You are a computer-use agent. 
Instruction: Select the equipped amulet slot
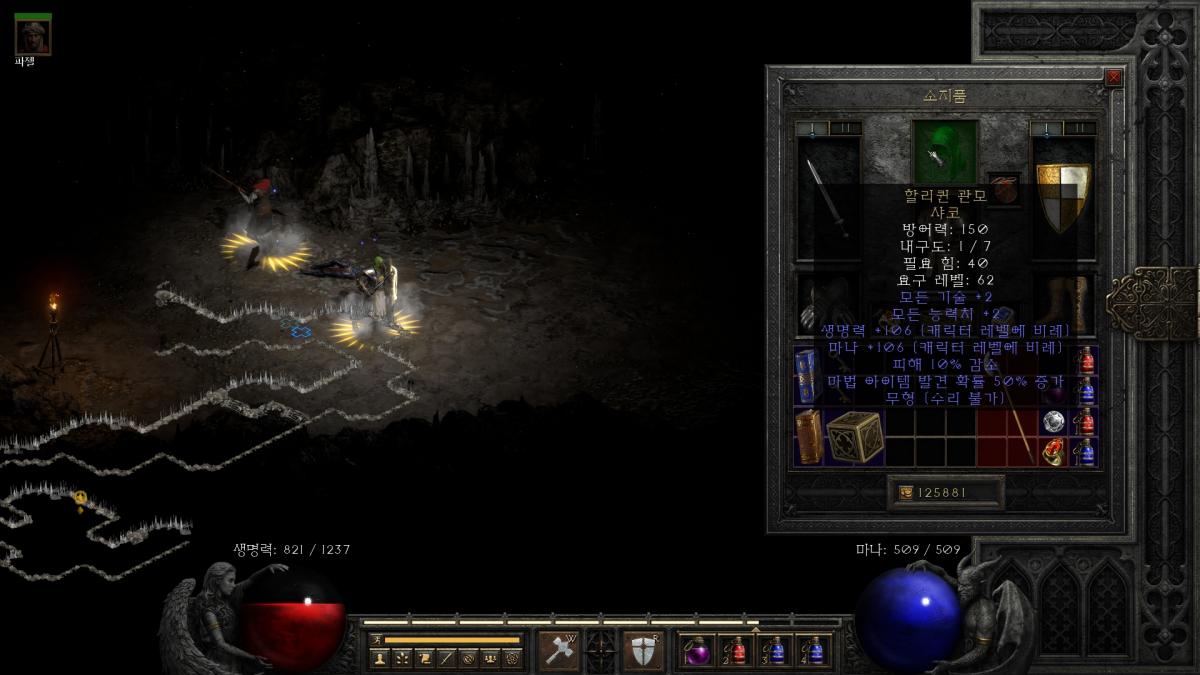(x=1004, y=189)
